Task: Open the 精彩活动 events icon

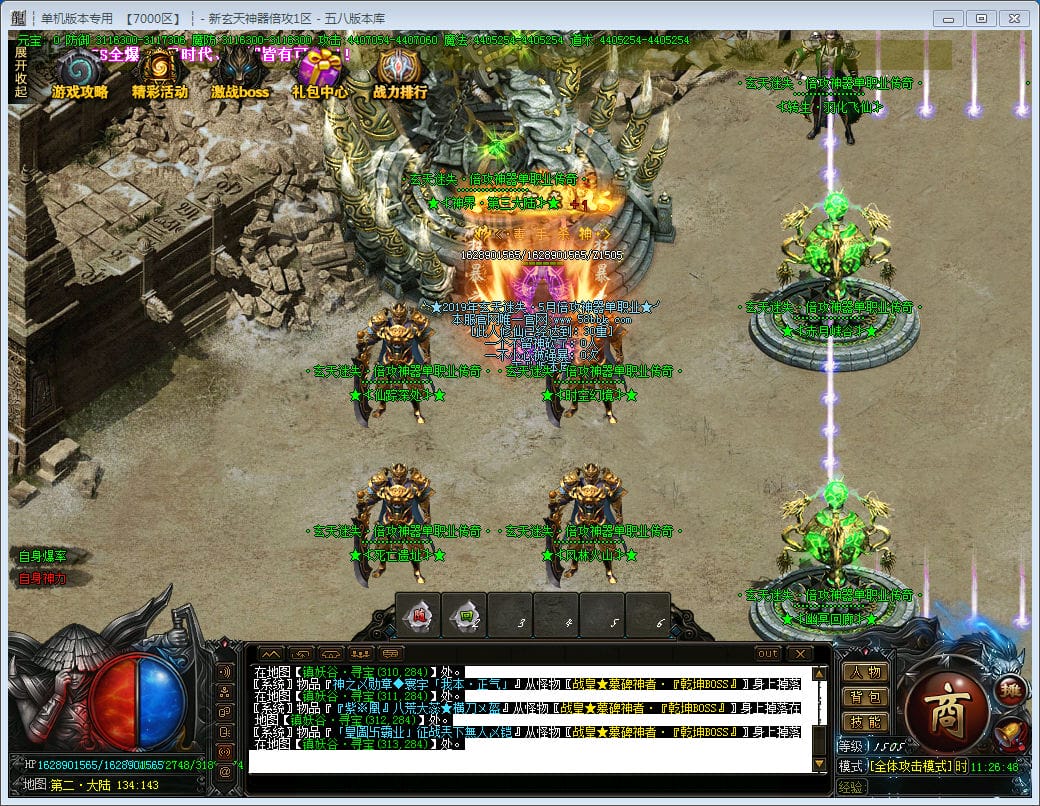Action: coord(159,71)
